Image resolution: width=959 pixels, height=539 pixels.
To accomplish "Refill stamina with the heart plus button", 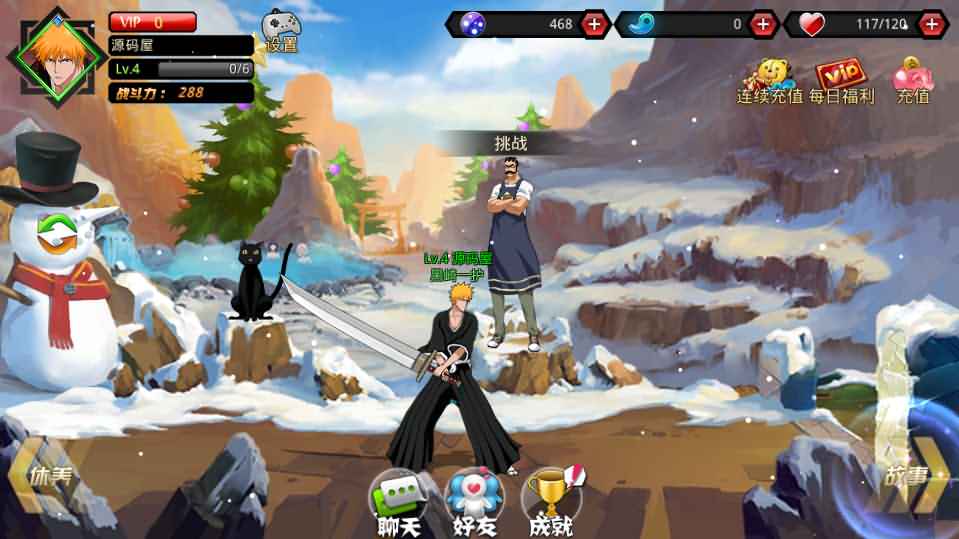I will [932, 23].
